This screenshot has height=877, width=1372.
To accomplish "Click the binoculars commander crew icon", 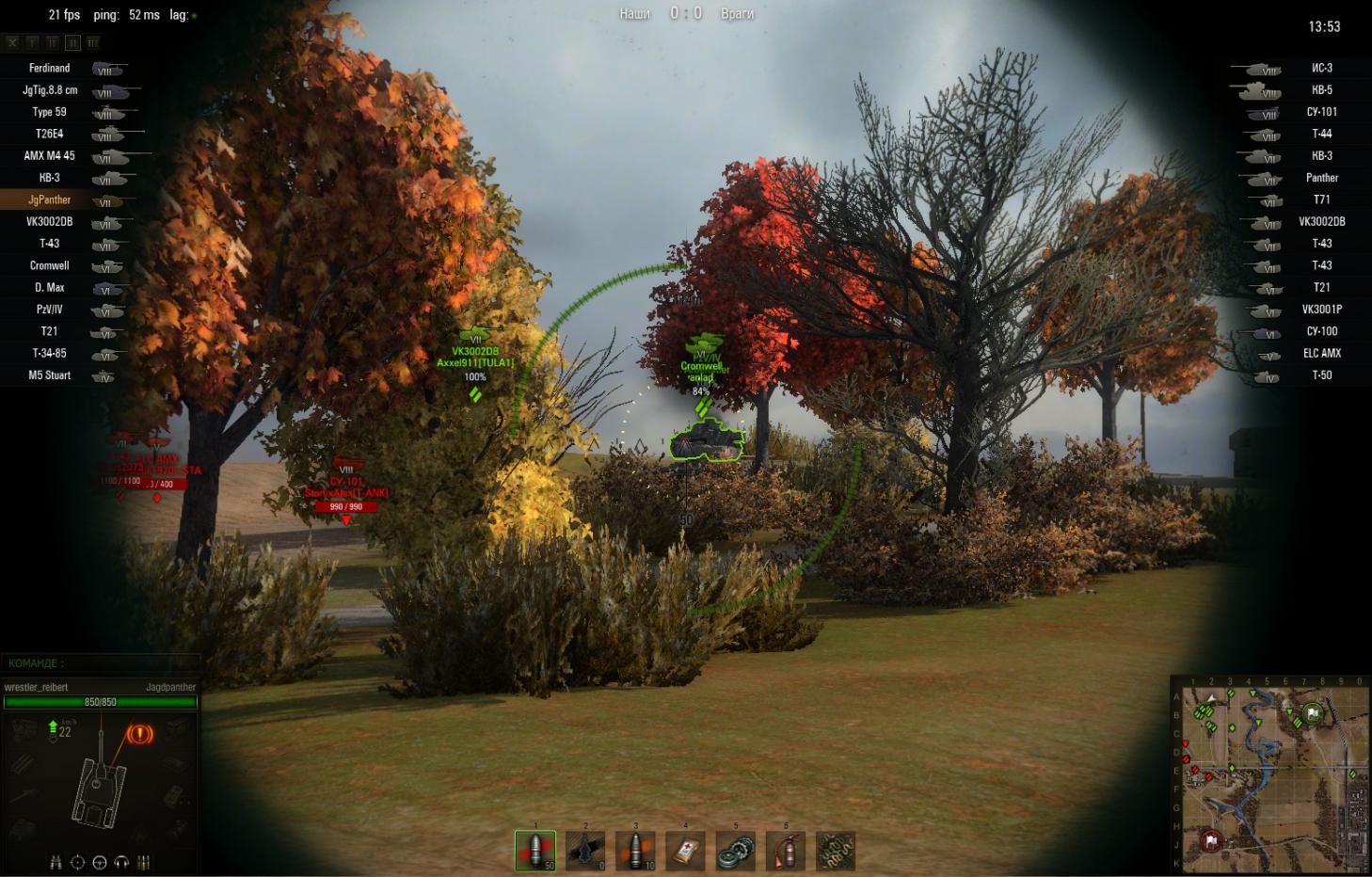I will (x=56, y=862).
